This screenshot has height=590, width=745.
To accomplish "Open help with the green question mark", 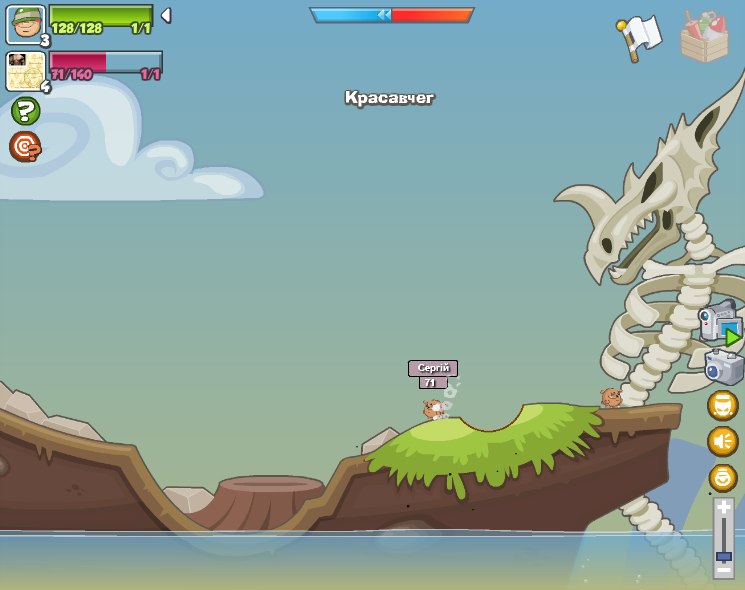I will click(x=25, y=111).
